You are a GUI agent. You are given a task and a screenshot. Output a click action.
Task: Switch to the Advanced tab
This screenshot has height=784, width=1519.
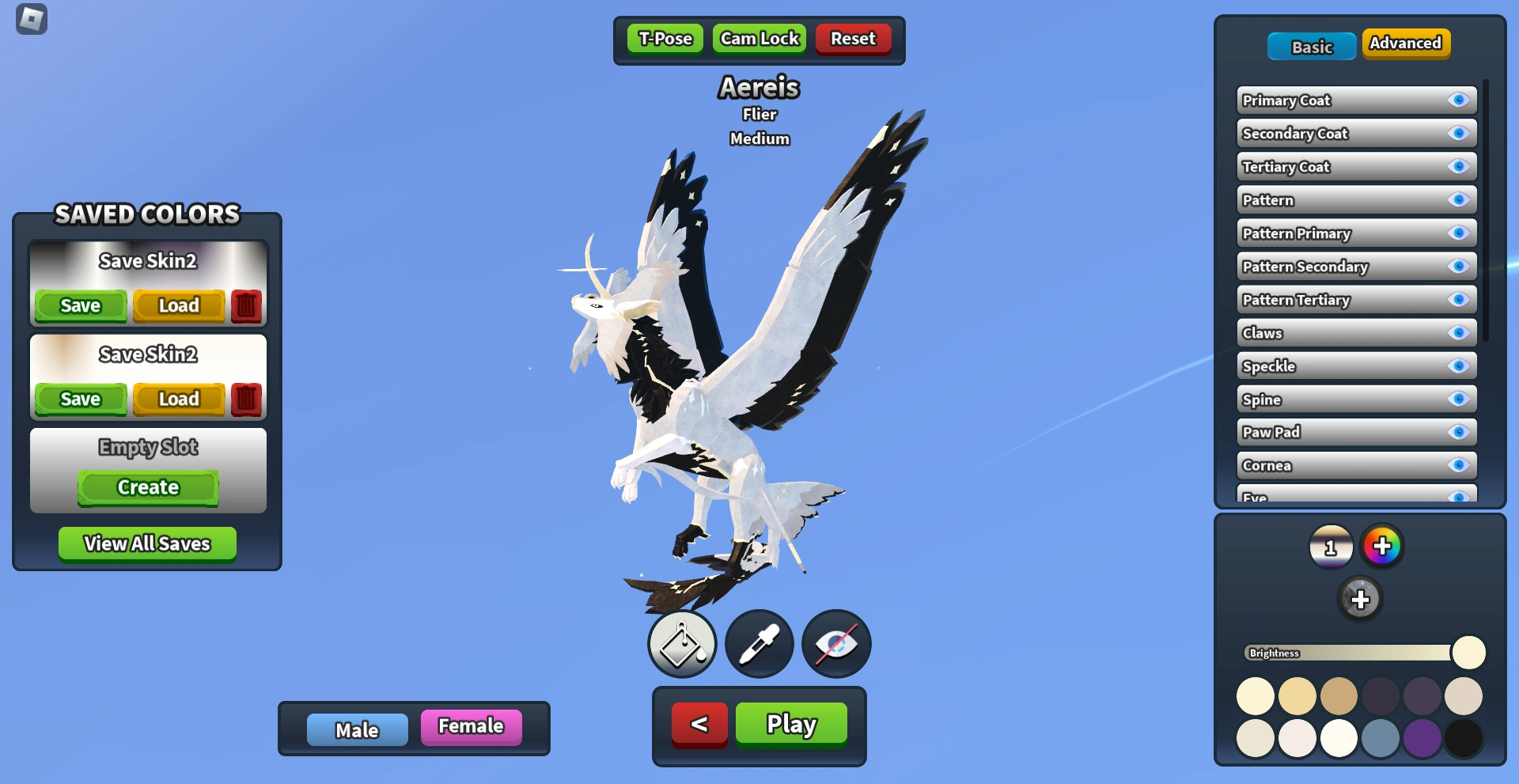click(1406, 44)
